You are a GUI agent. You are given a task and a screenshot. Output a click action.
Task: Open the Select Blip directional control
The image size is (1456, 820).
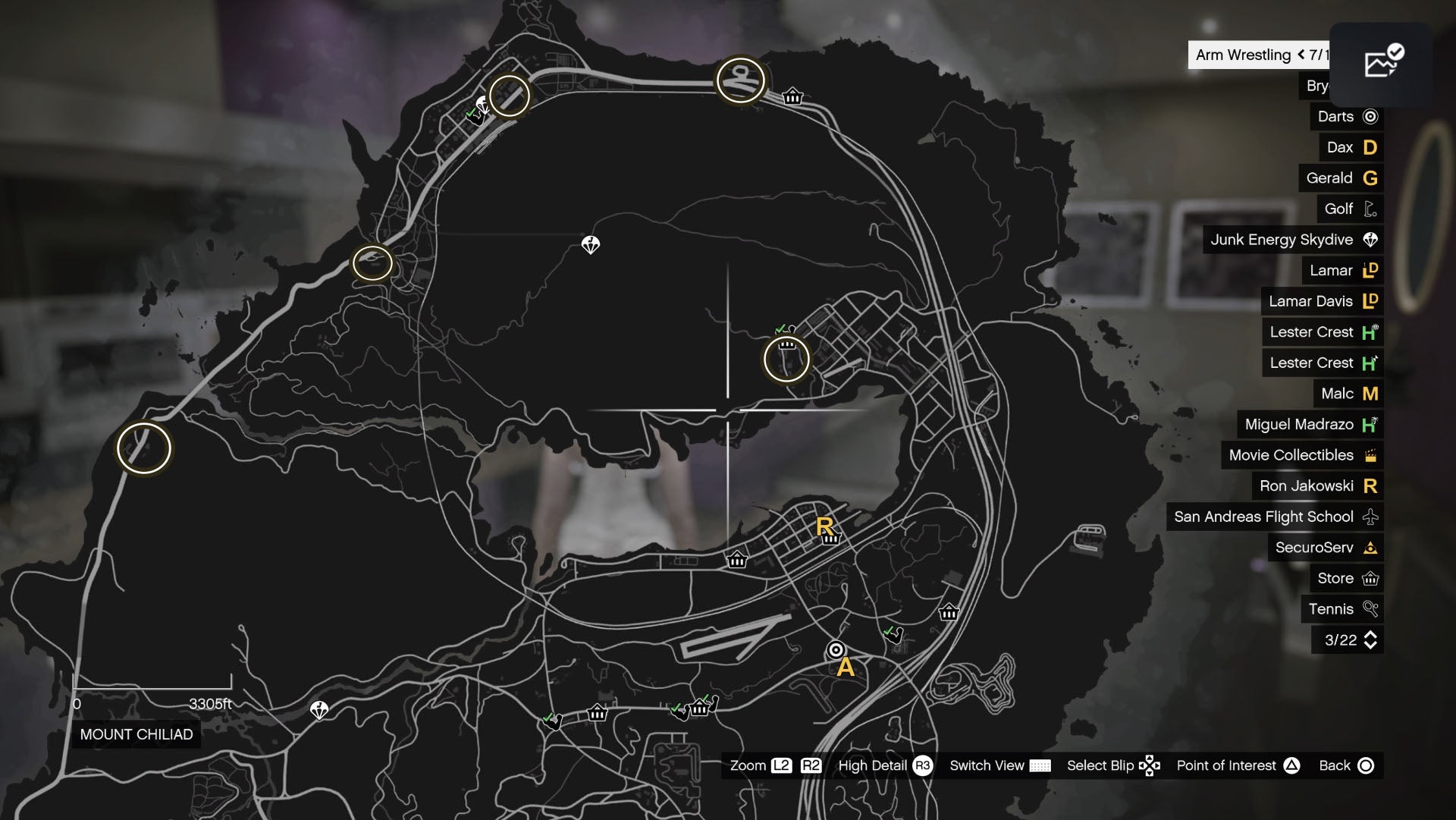tap(1150, 765)
